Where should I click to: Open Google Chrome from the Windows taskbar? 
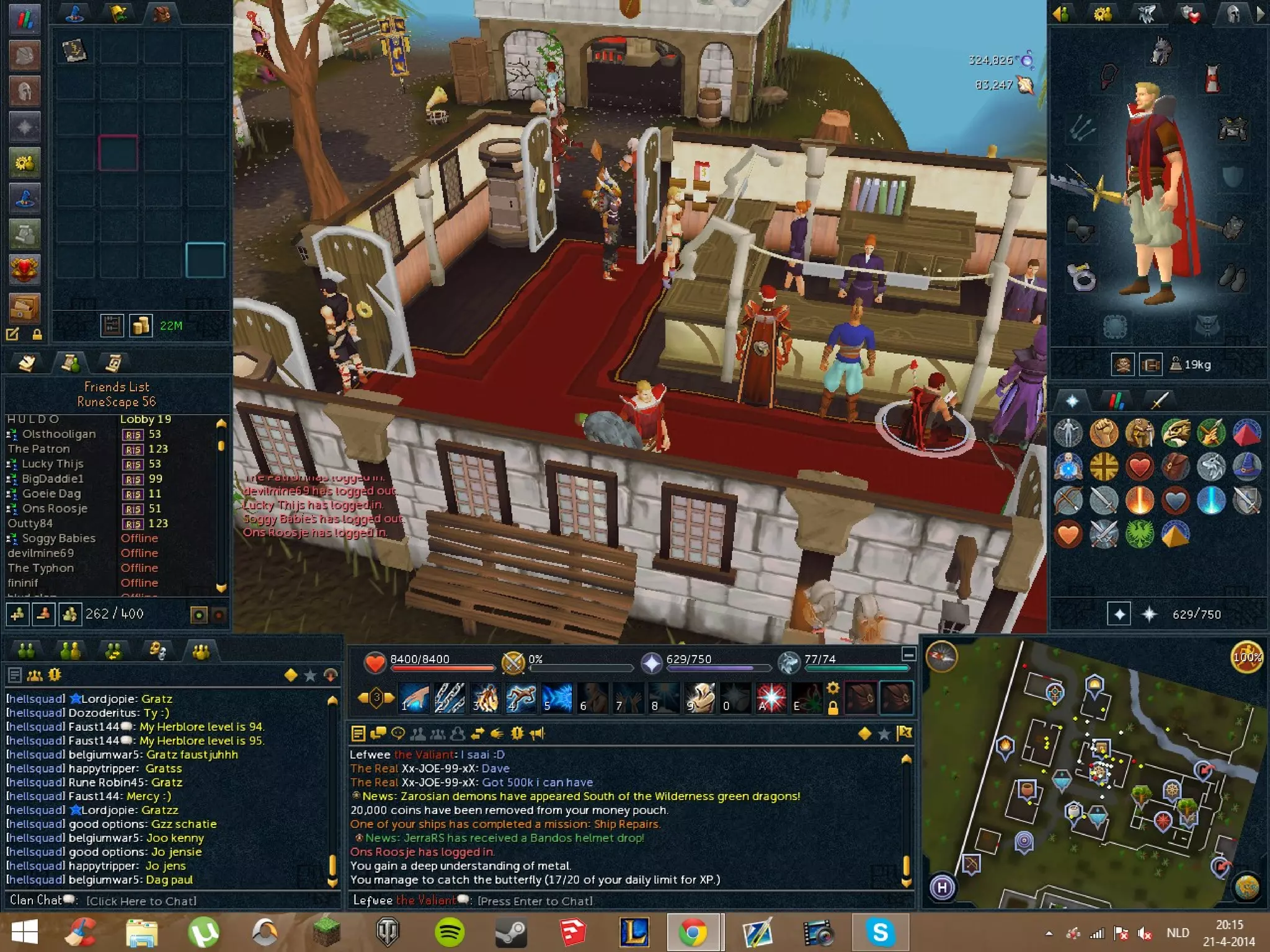tap(693, 932)
